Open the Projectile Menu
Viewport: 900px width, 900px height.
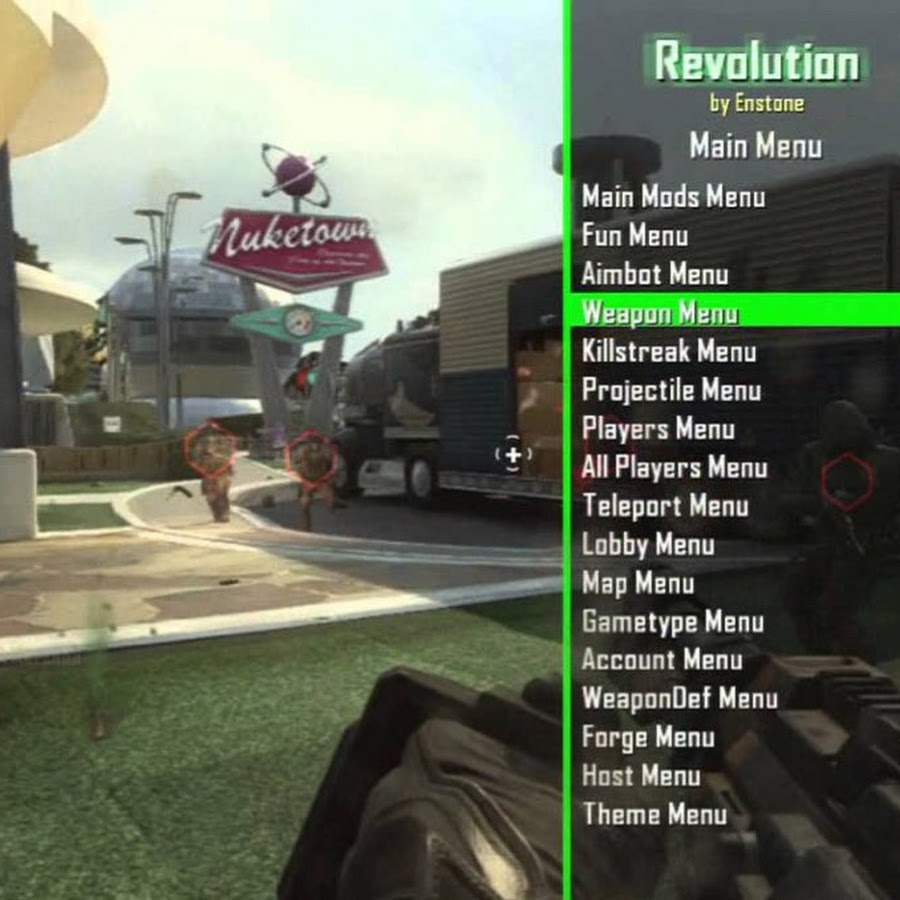pos(671,390)
